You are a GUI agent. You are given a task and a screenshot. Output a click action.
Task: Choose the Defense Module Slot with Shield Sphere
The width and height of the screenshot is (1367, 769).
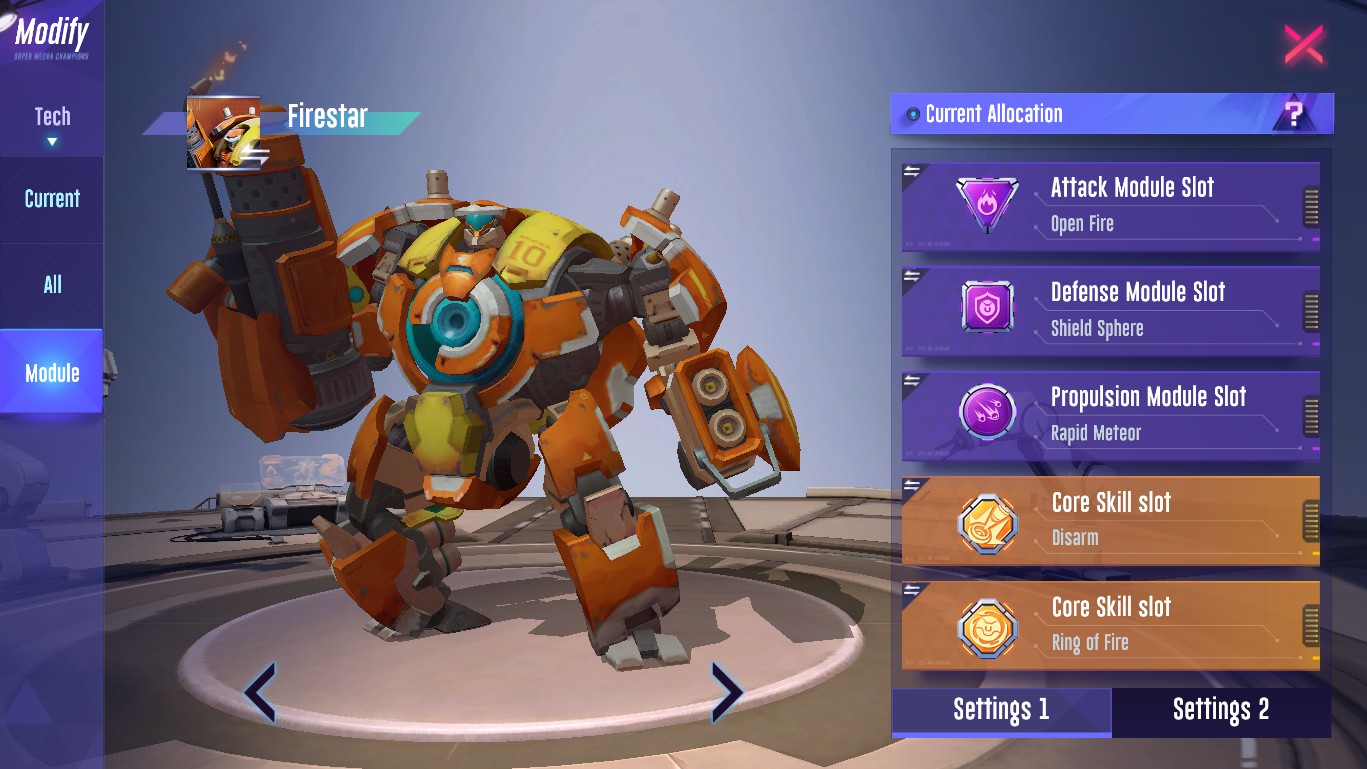(x=1110, y=310)
